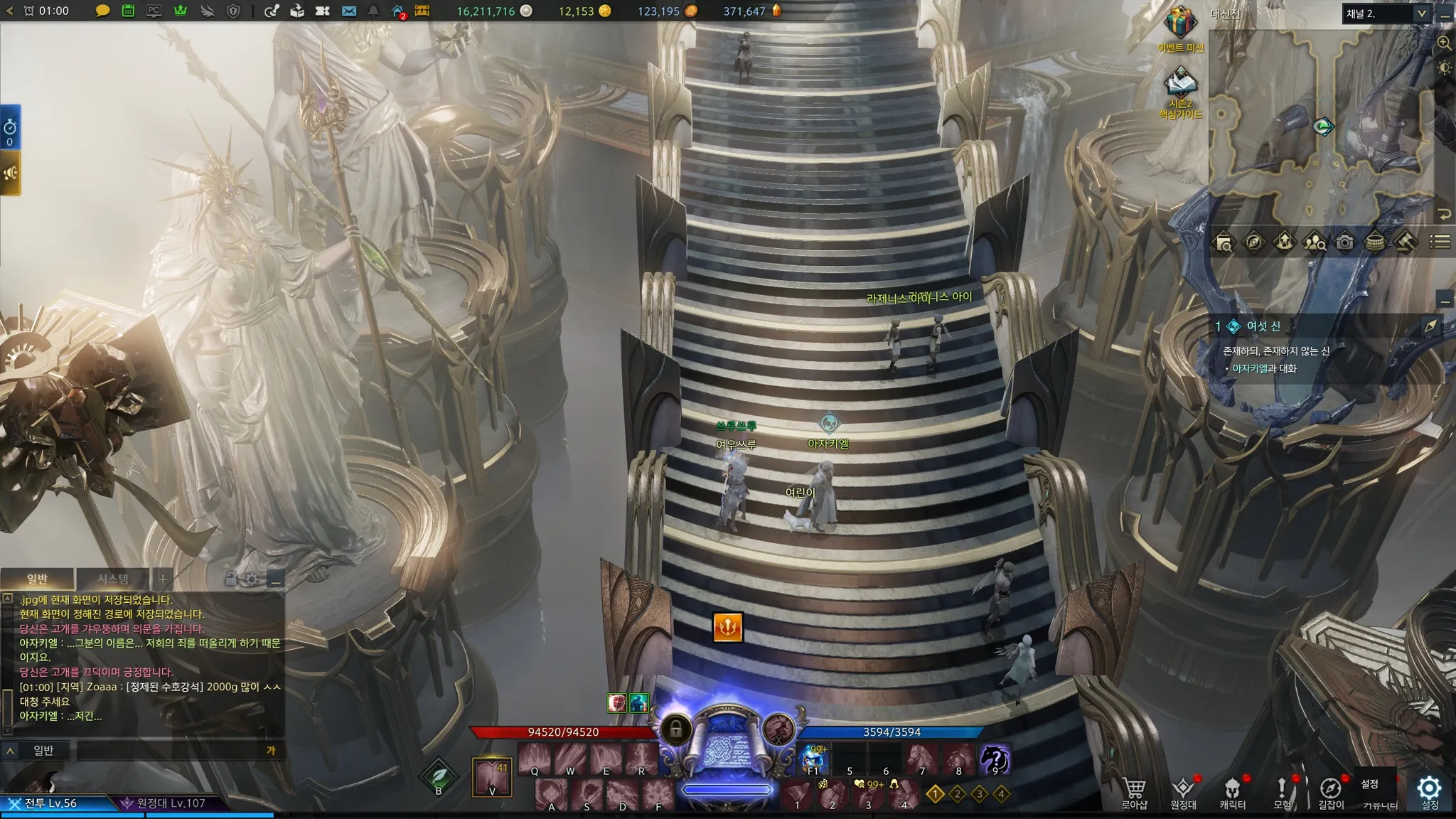Zoom in the minimap with the magnifier
The image size is (1456, 819).
[x=1444, y=43]
